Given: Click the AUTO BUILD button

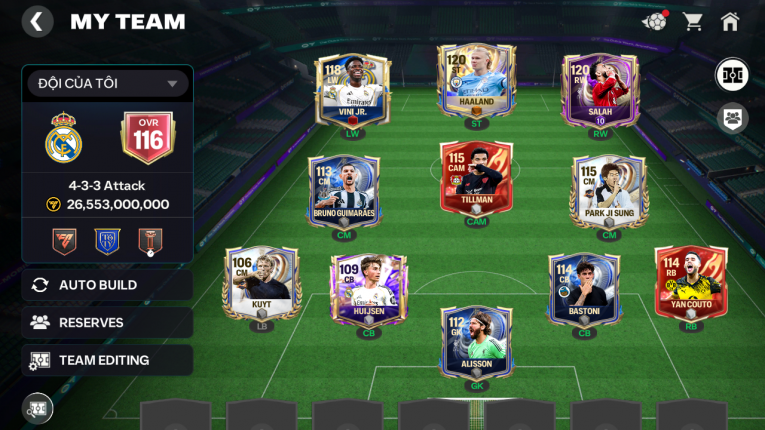Looking at the screenshot, I should 107,285.
